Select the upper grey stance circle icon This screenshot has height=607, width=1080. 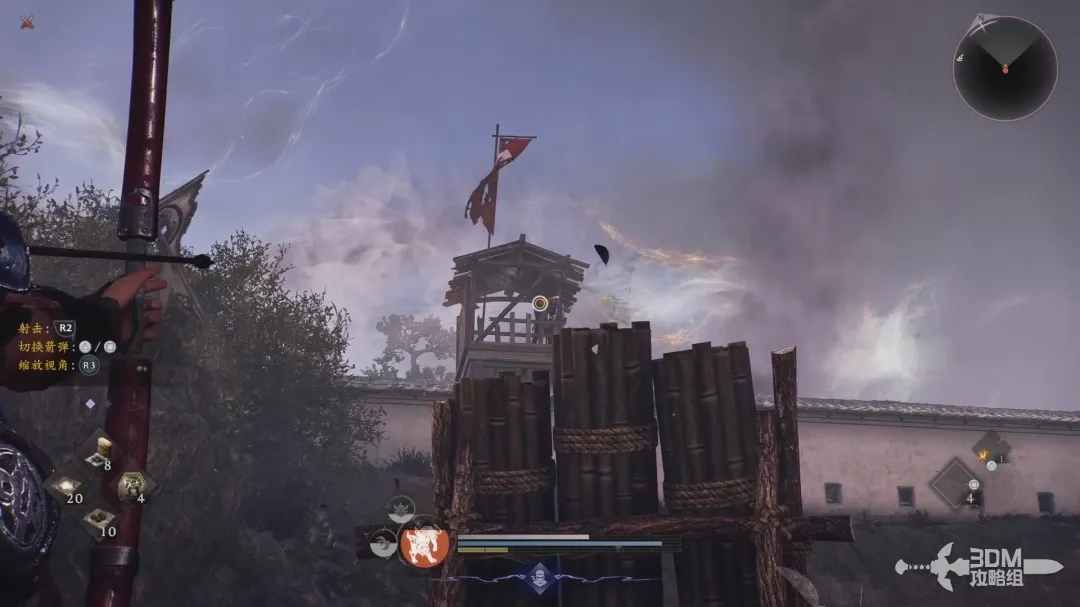(401, 509)
